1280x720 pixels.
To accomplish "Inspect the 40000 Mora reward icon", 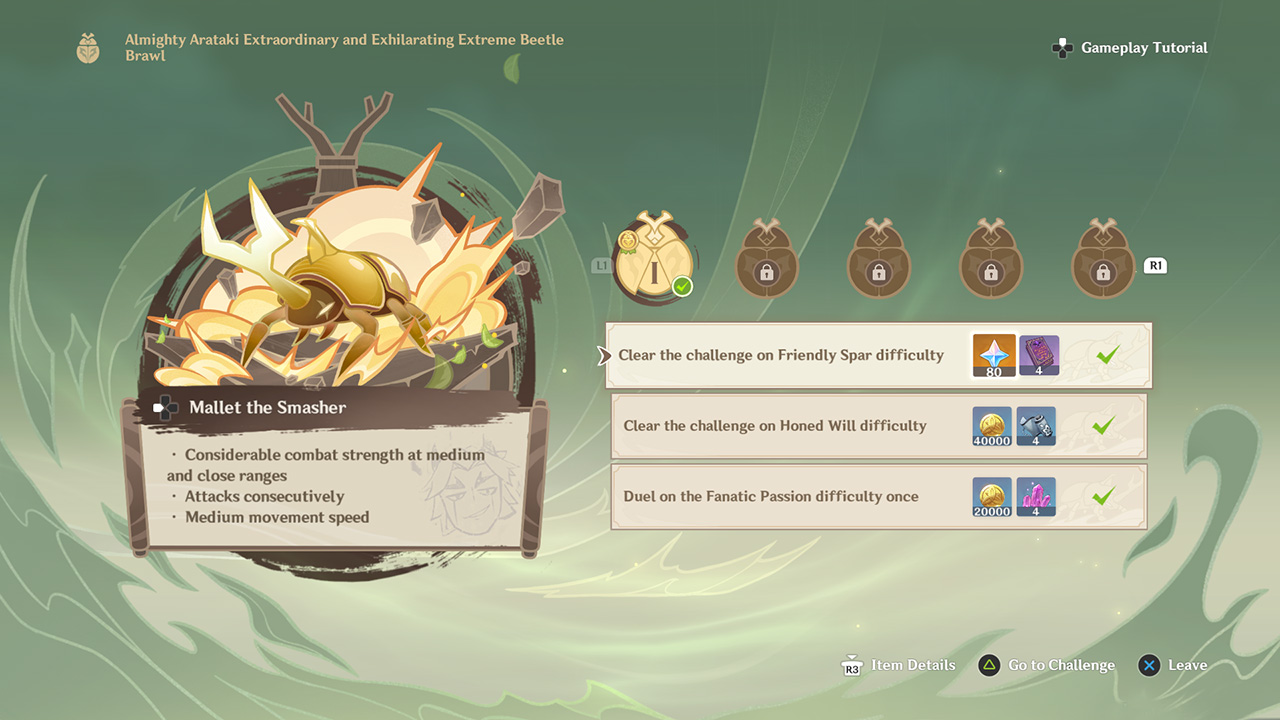I will tap(992, 426).
